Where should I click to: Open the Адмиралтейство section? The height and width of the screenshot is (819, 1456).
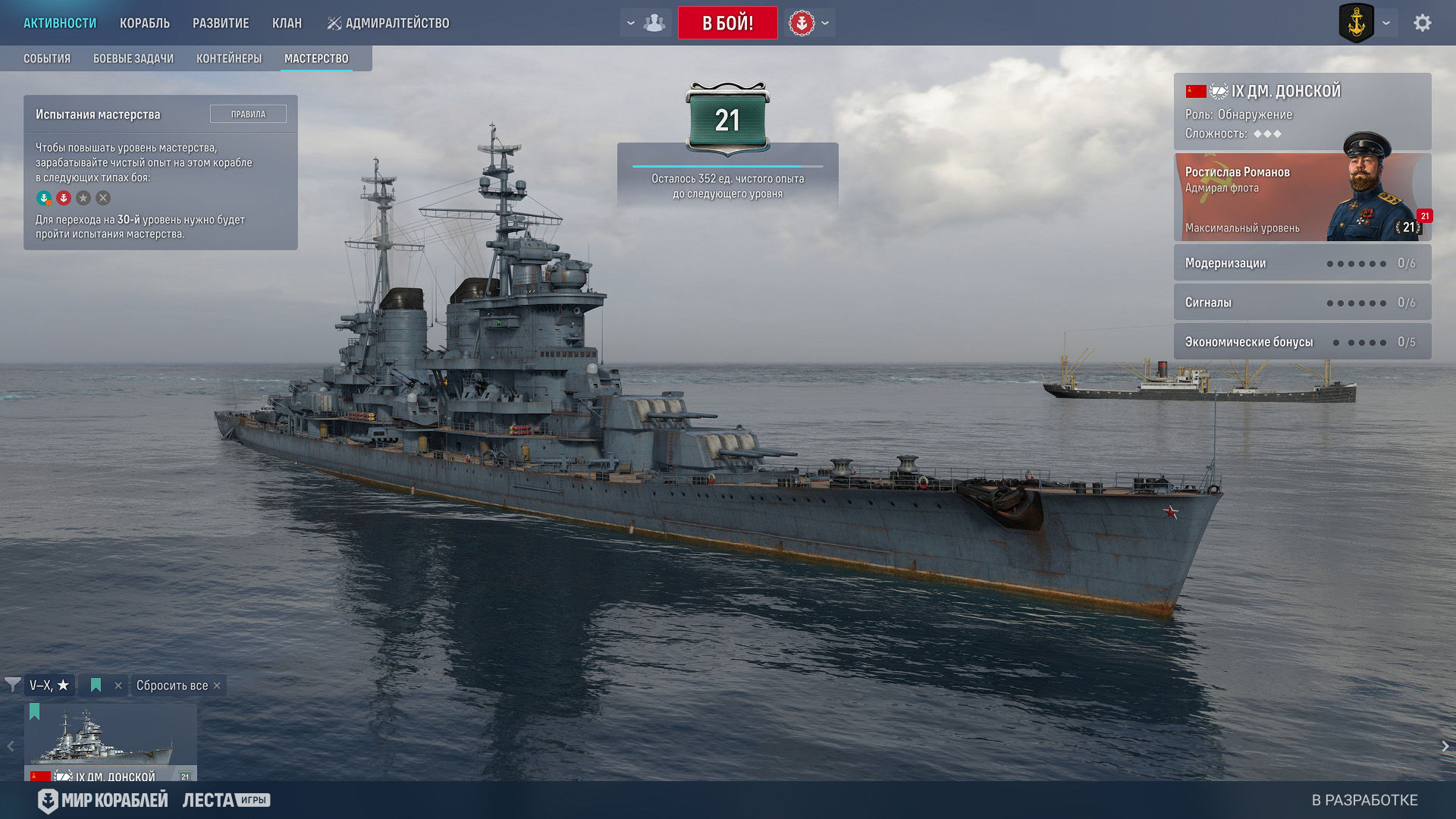click(388, 24)
